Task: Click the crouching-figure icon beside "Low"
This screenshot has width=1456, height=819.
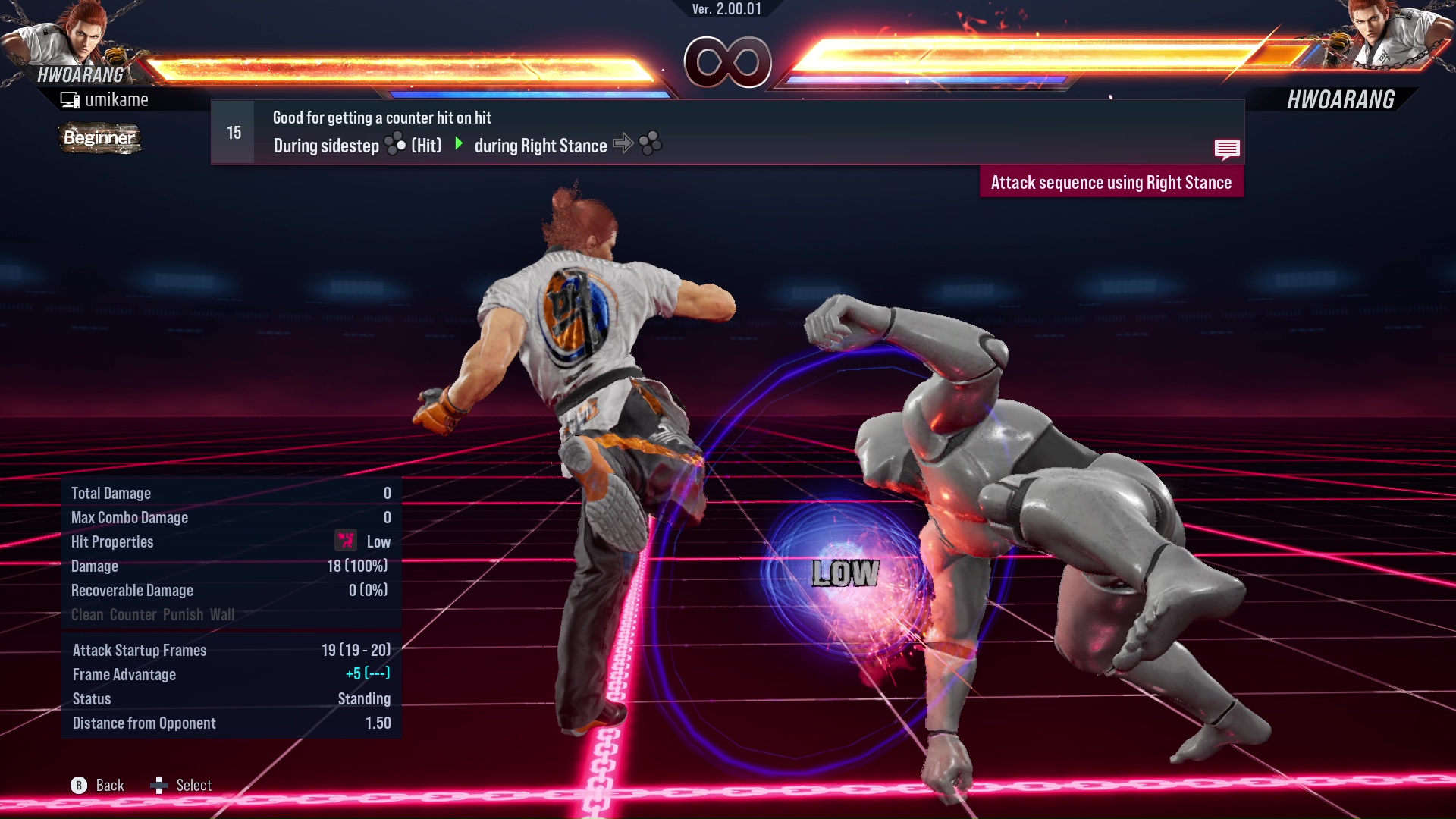Action: point(345,541)
